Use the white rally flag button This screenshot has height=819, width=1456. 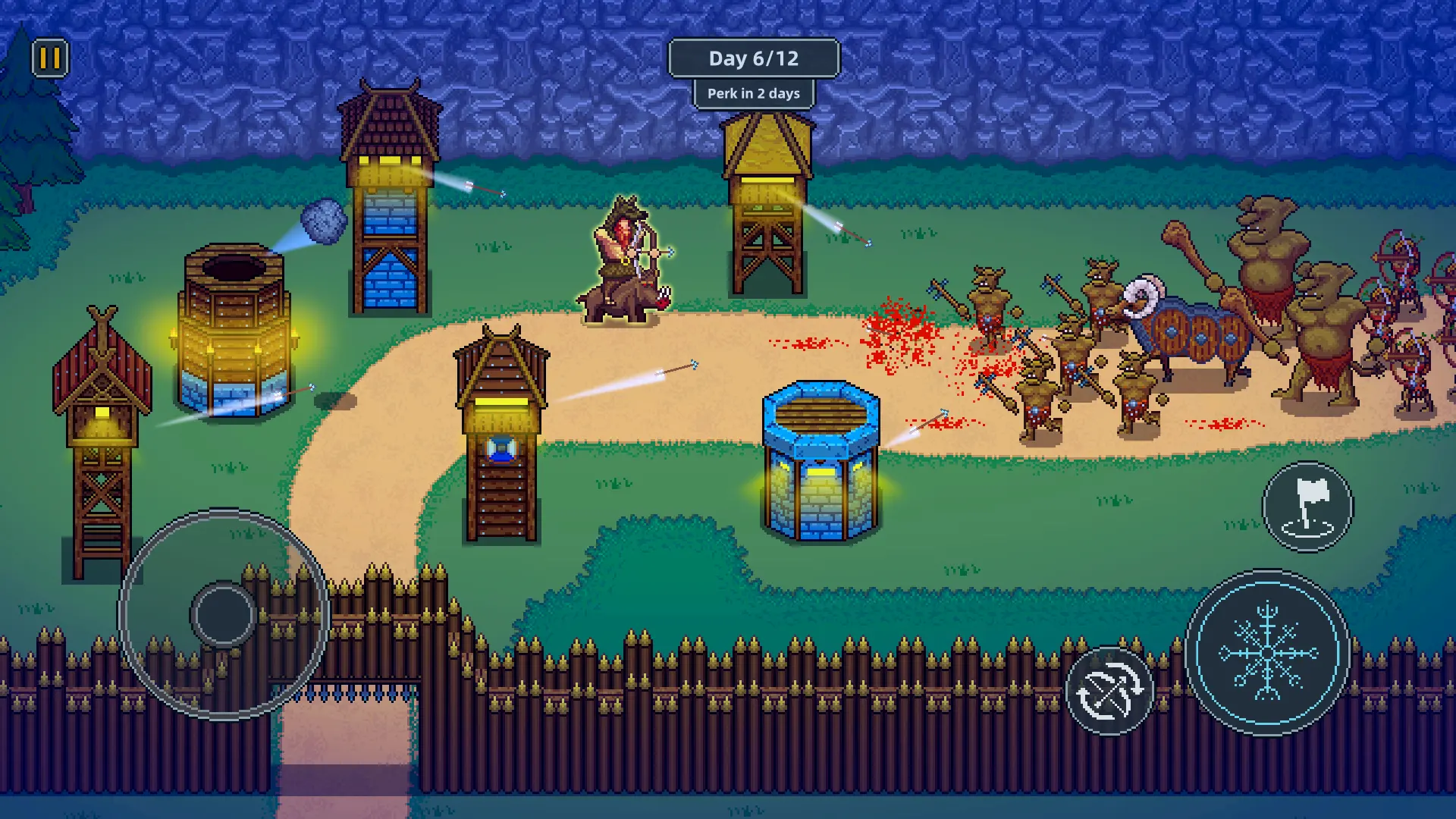tap(1307, 506)
